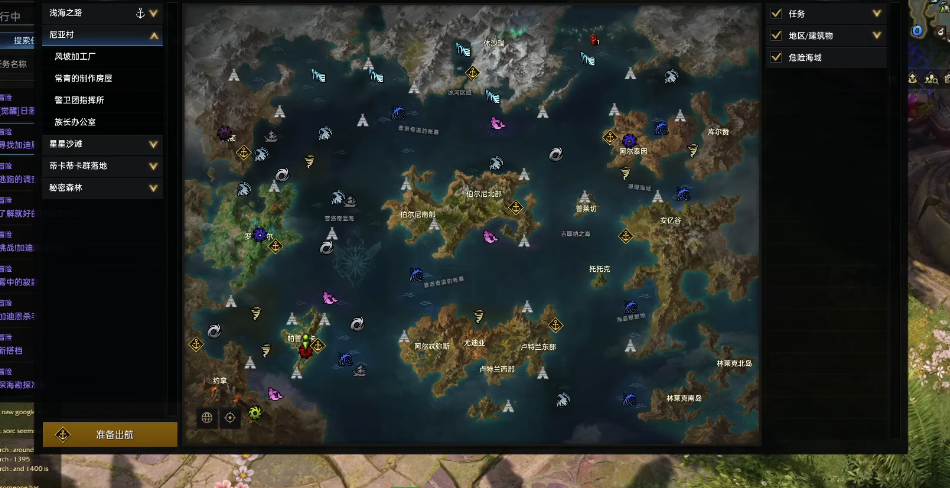The image size is (950, 488).
Task: Toggle the 任务 map filter checkbox
Action: (x=777, y=13)
